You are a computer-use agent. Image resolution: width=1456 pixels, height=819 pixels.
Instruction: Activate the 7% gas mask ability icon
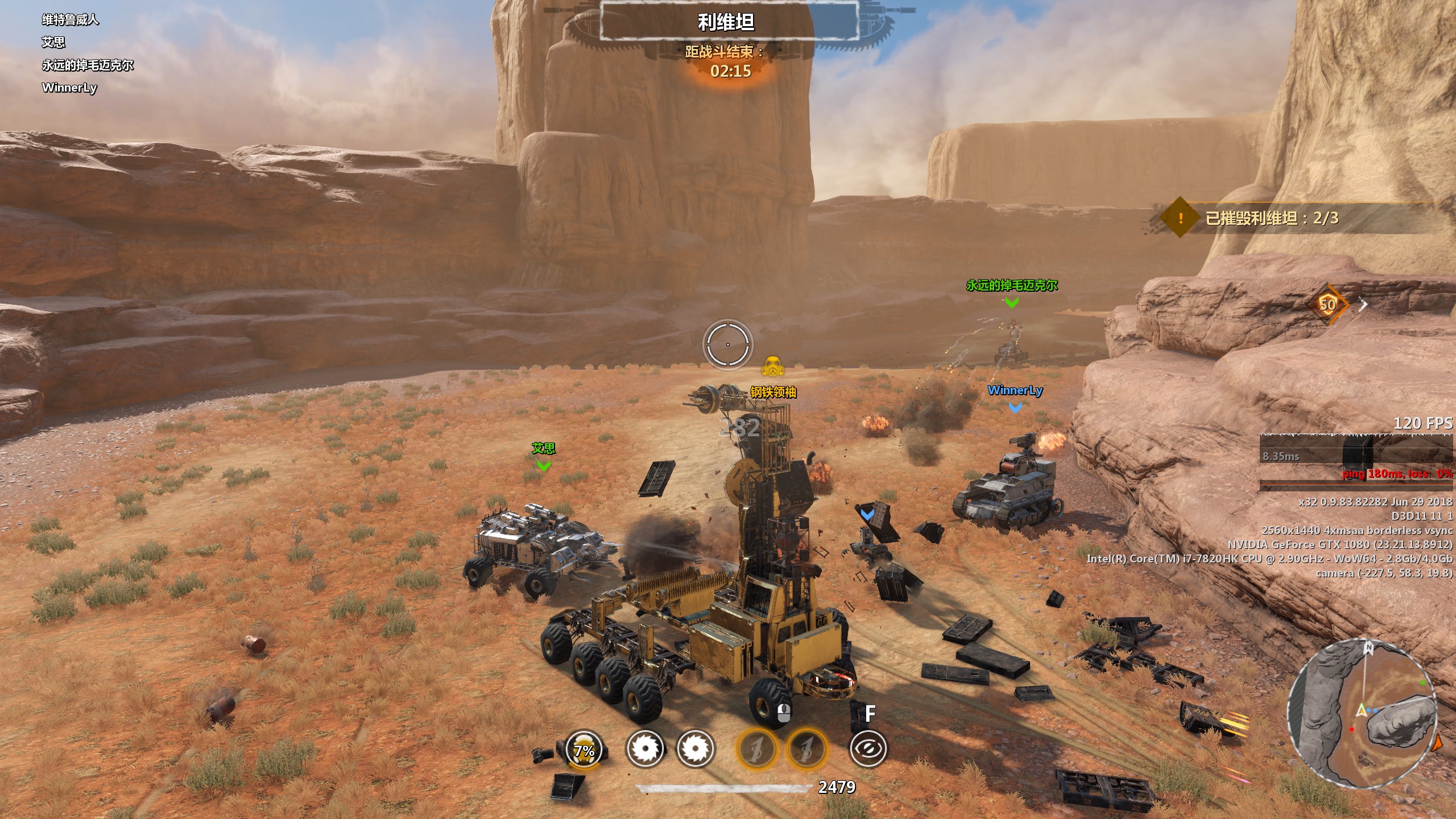tap(584, 748)
